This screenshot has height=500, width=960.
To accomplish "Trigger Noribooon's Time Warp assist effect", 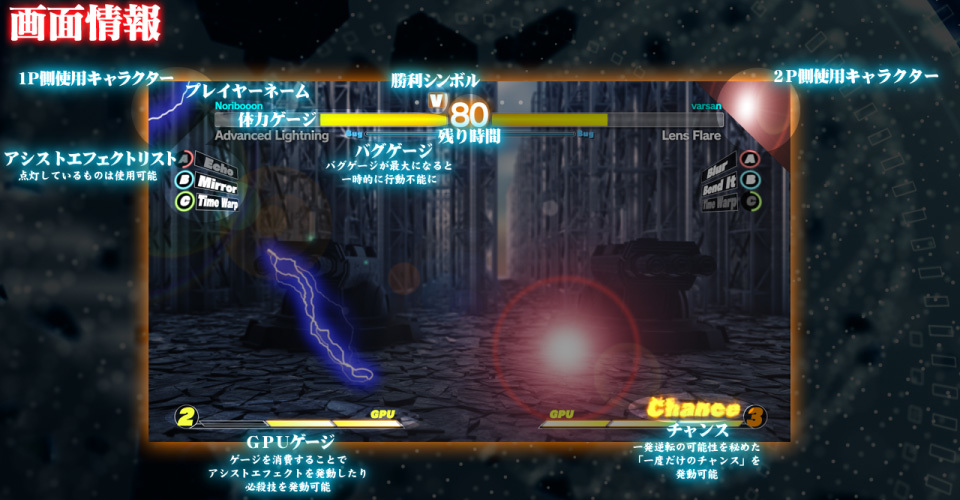I will 214,202.
